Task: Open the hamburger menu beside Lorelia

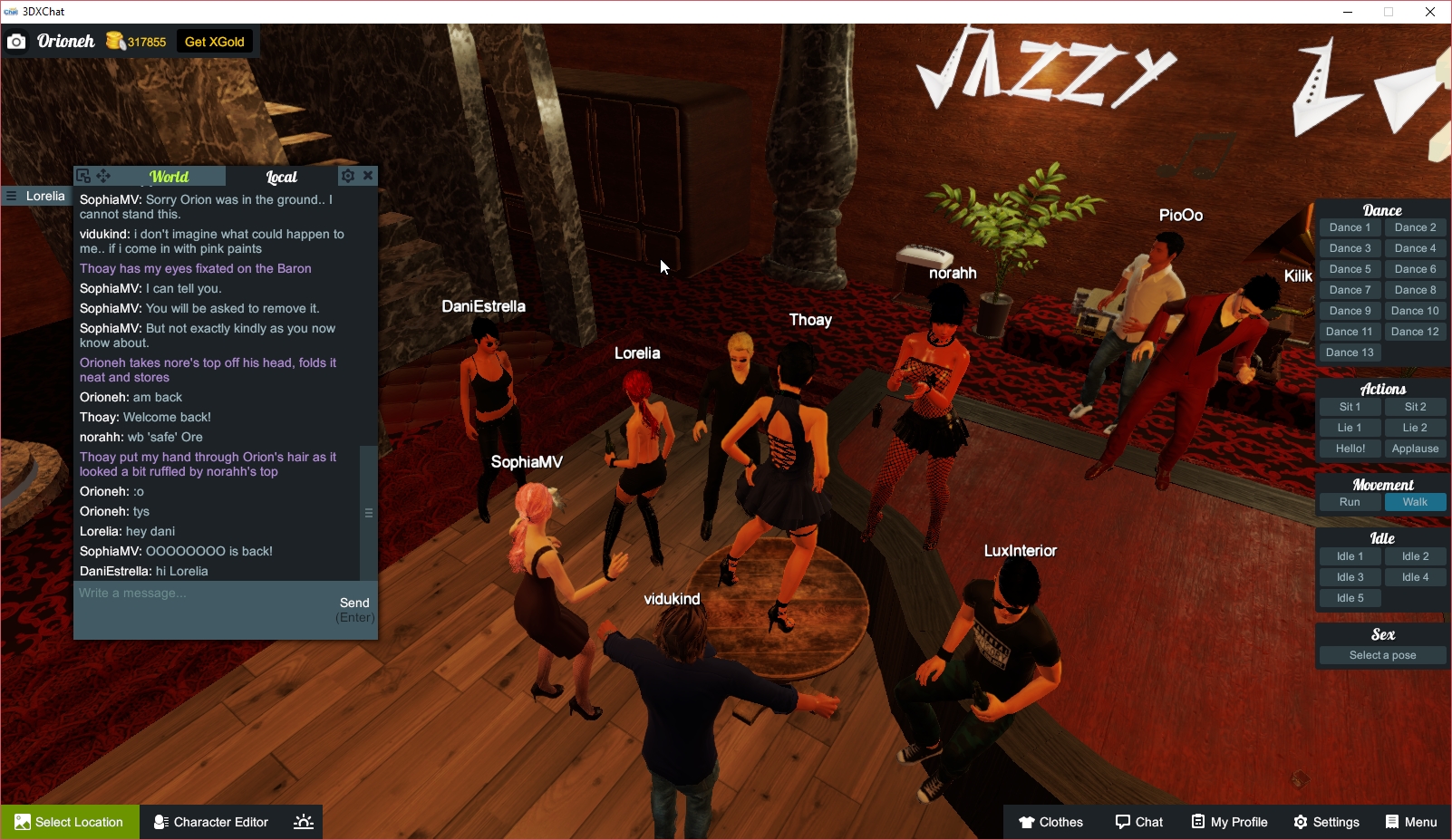Action: click(x=9, y=196)
